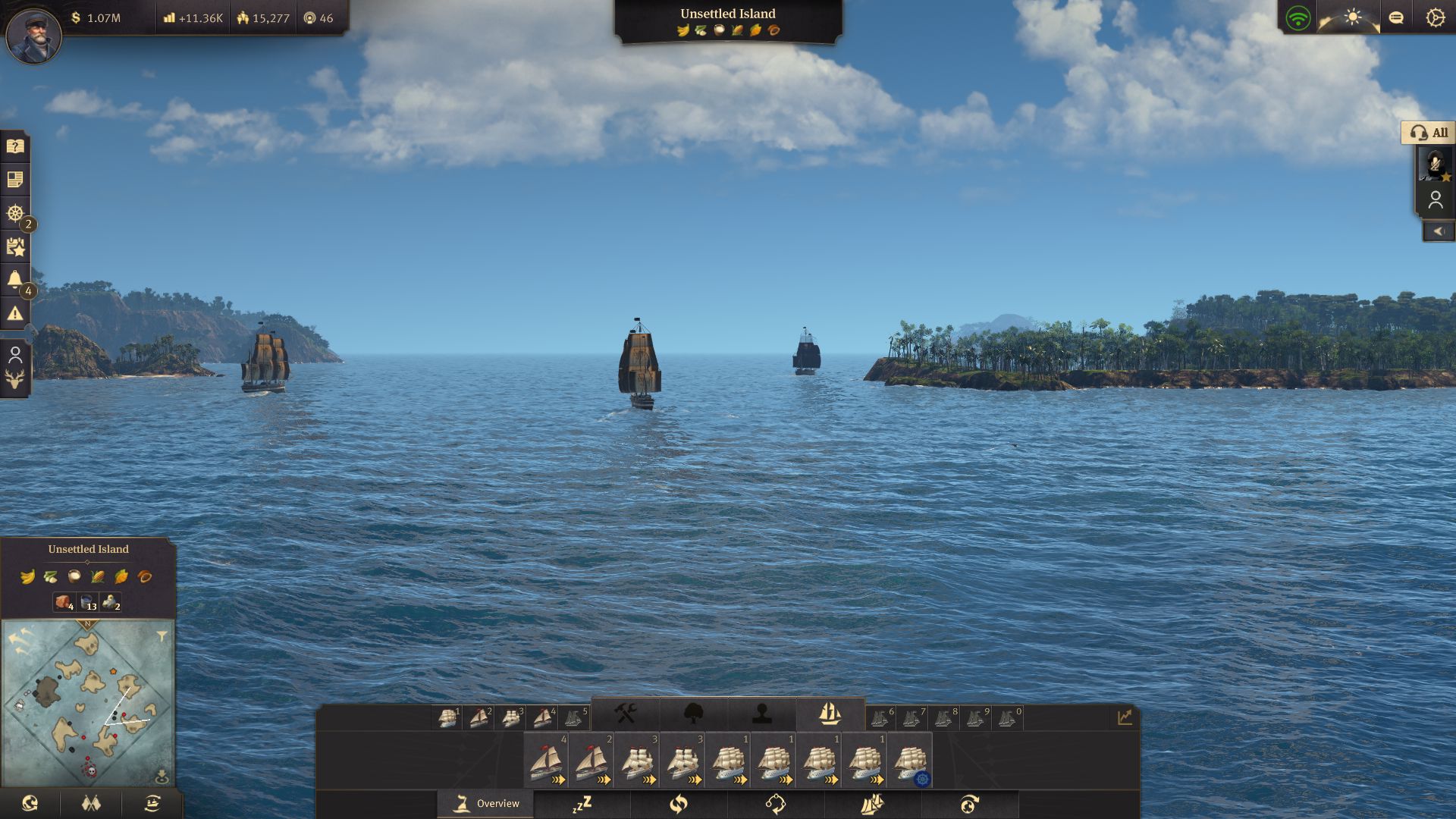The height and width of the screenshot is (819, 1456).
Task: Open the in-game newspaper
Action: coord(15,179)
